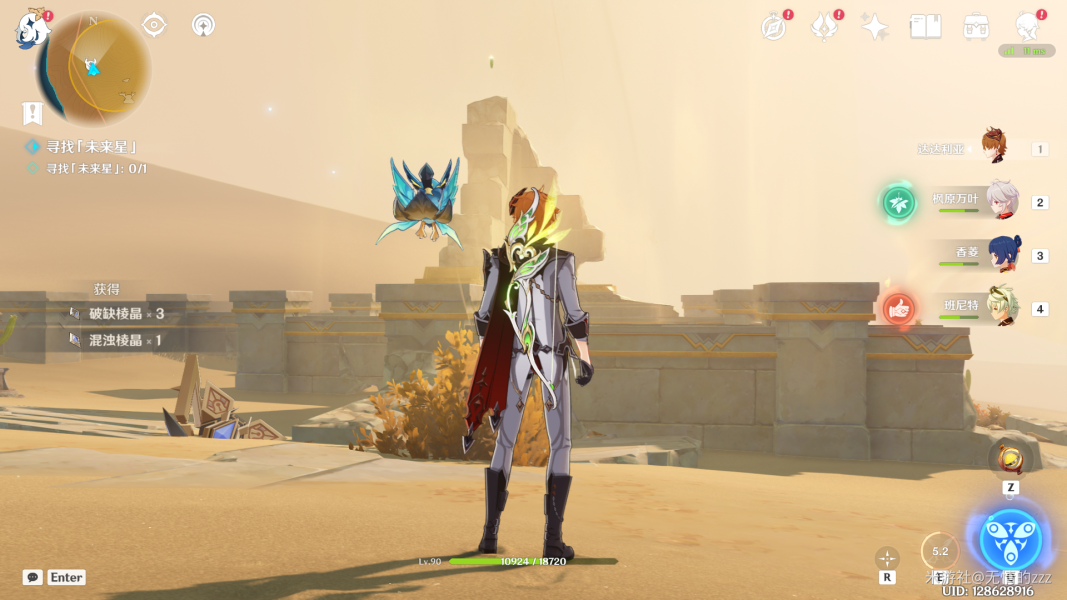
Task: Open the four-pointed star wish icon
Action: 875,27
